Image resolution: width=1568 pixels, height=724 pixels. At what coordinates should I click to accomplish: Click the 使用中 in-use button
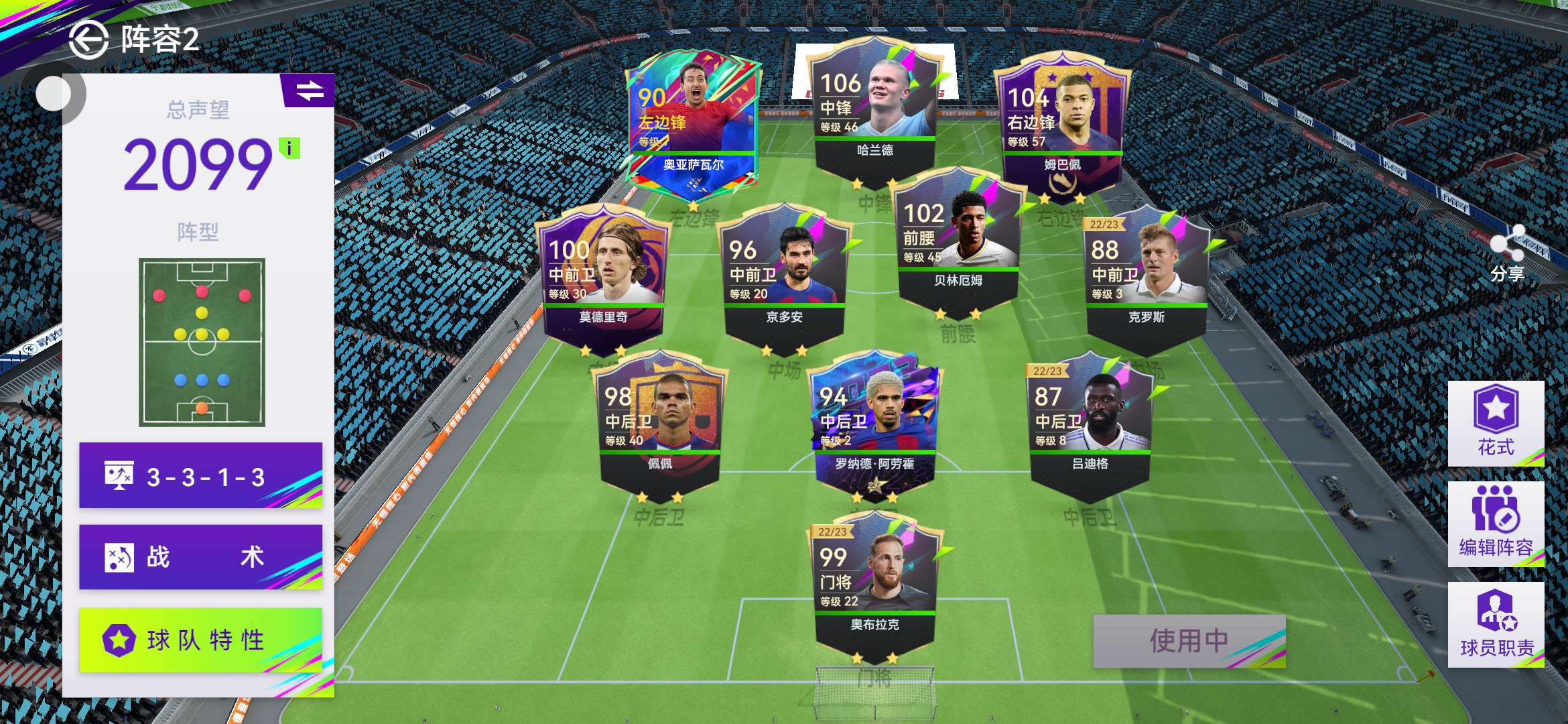click(1189, 641)
